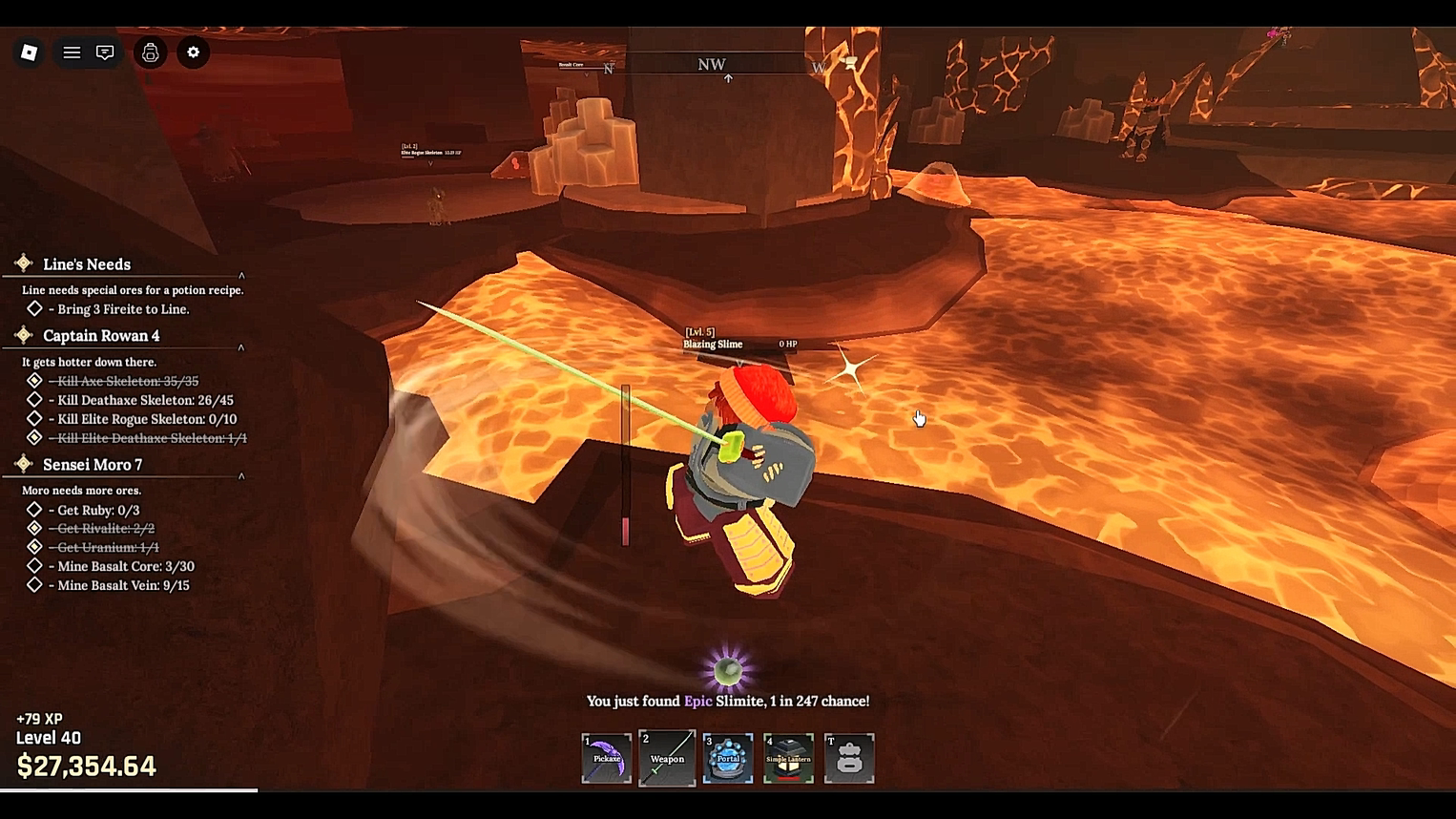Select the Pickaxe hotbar slot
The image size is (1456, 819).
(x=607, y=759)
